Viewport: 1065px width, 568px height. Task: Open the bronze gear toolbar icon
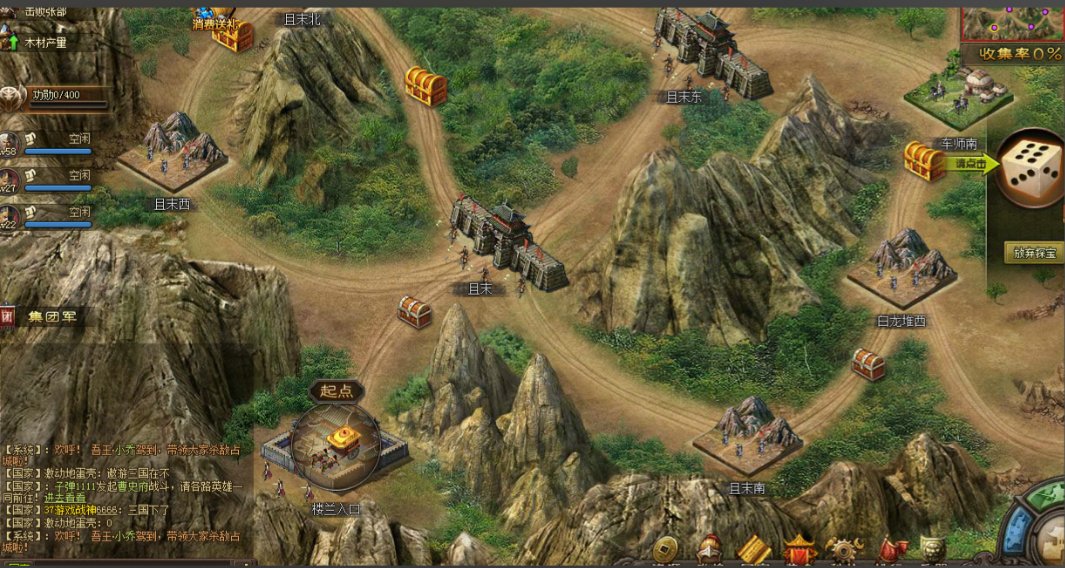coord(845,551)
